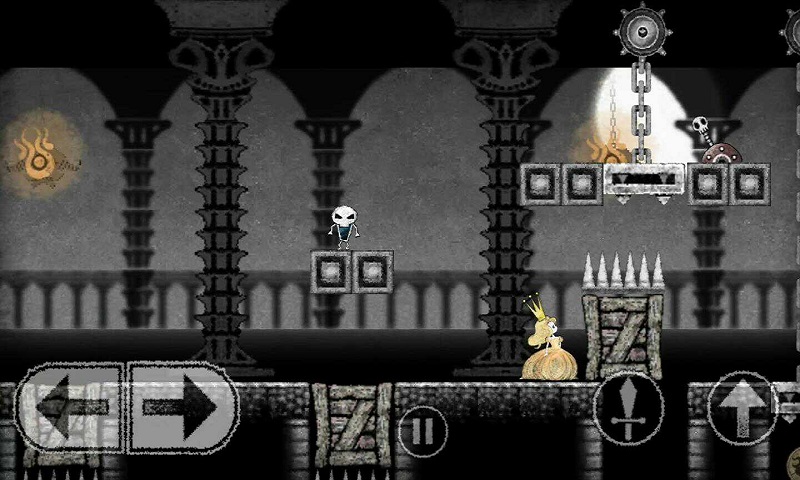
Task: Tap the right arrow move button
Action: (182, 408)
